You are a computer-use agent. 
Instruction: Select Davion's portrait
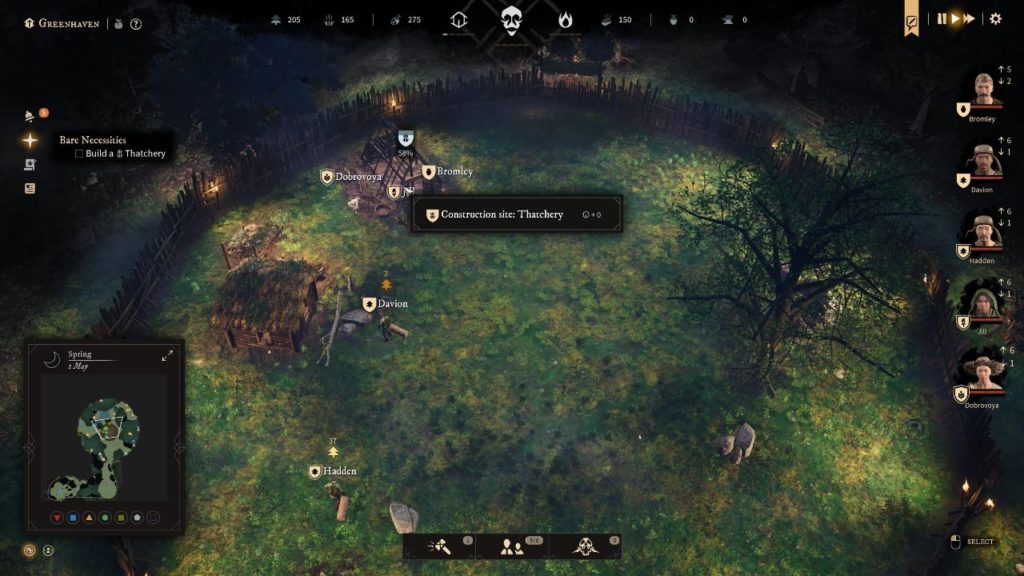(x=982, y=161)
